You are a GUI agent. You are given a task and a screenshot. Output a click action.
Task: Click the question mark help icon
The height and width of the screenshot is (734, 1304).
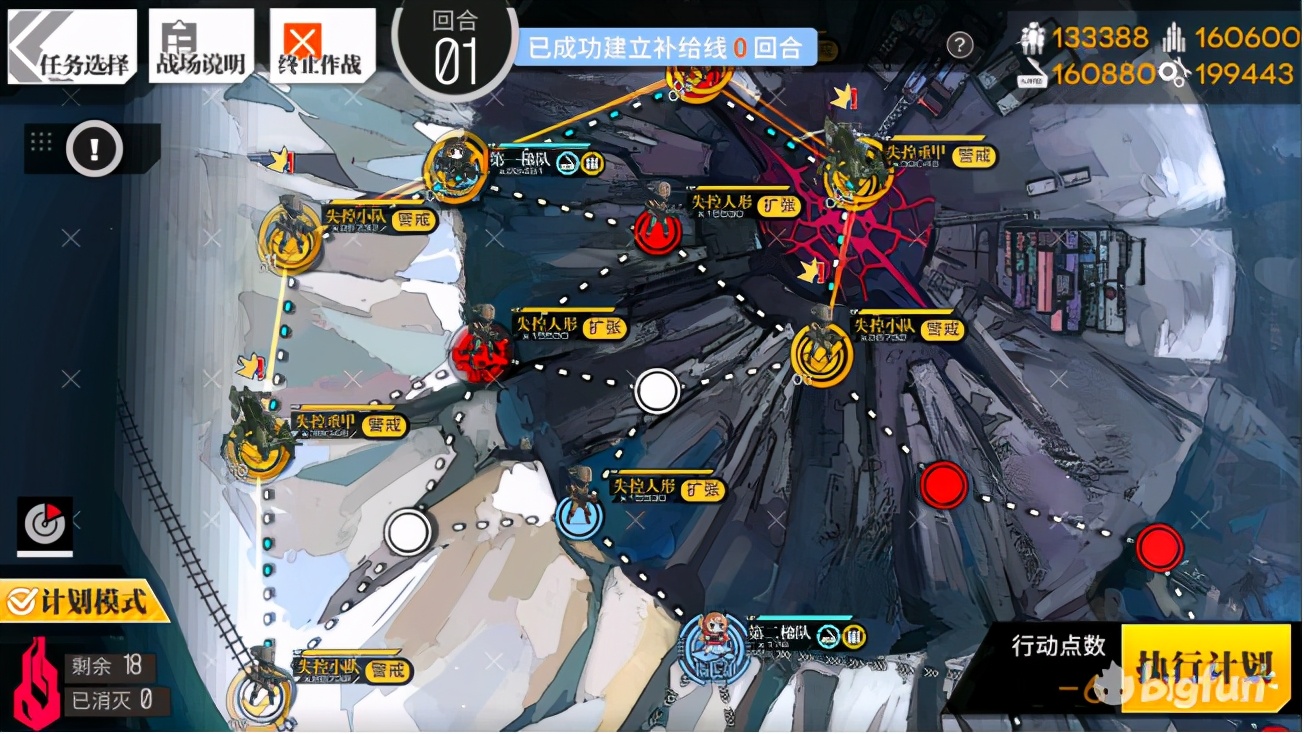(x=959, y=44)
